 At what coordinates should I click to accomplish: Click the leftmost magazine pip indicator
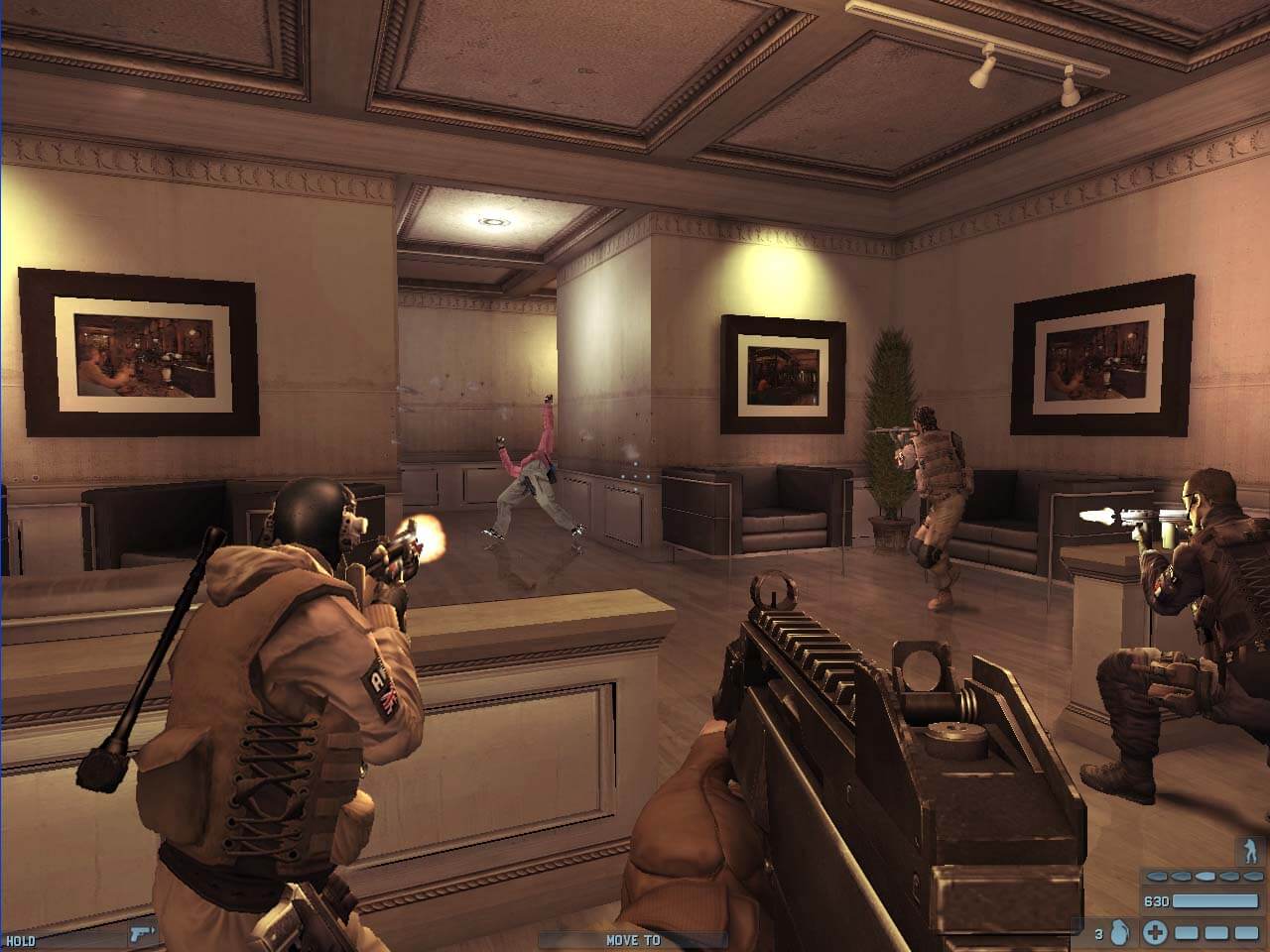1157,877
